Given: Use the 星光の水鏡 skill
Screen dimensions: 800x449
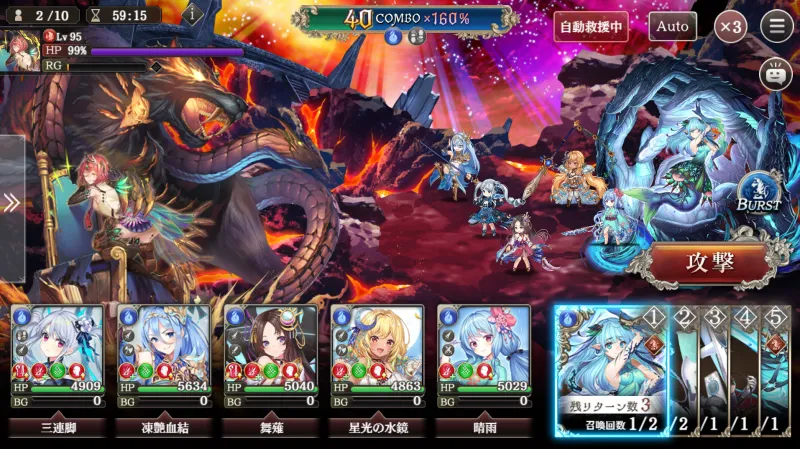Looking at the screenshot, I should [376, 428].
